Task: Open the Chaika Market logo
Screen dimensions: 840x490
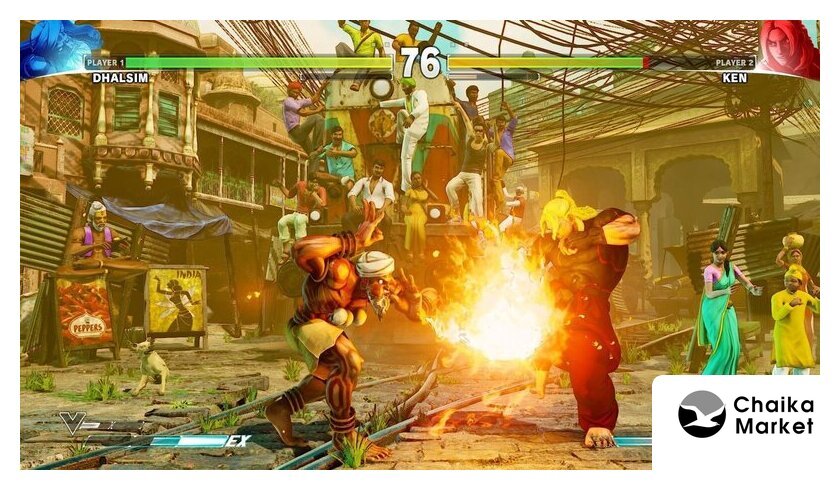Action: pos(745,416)
